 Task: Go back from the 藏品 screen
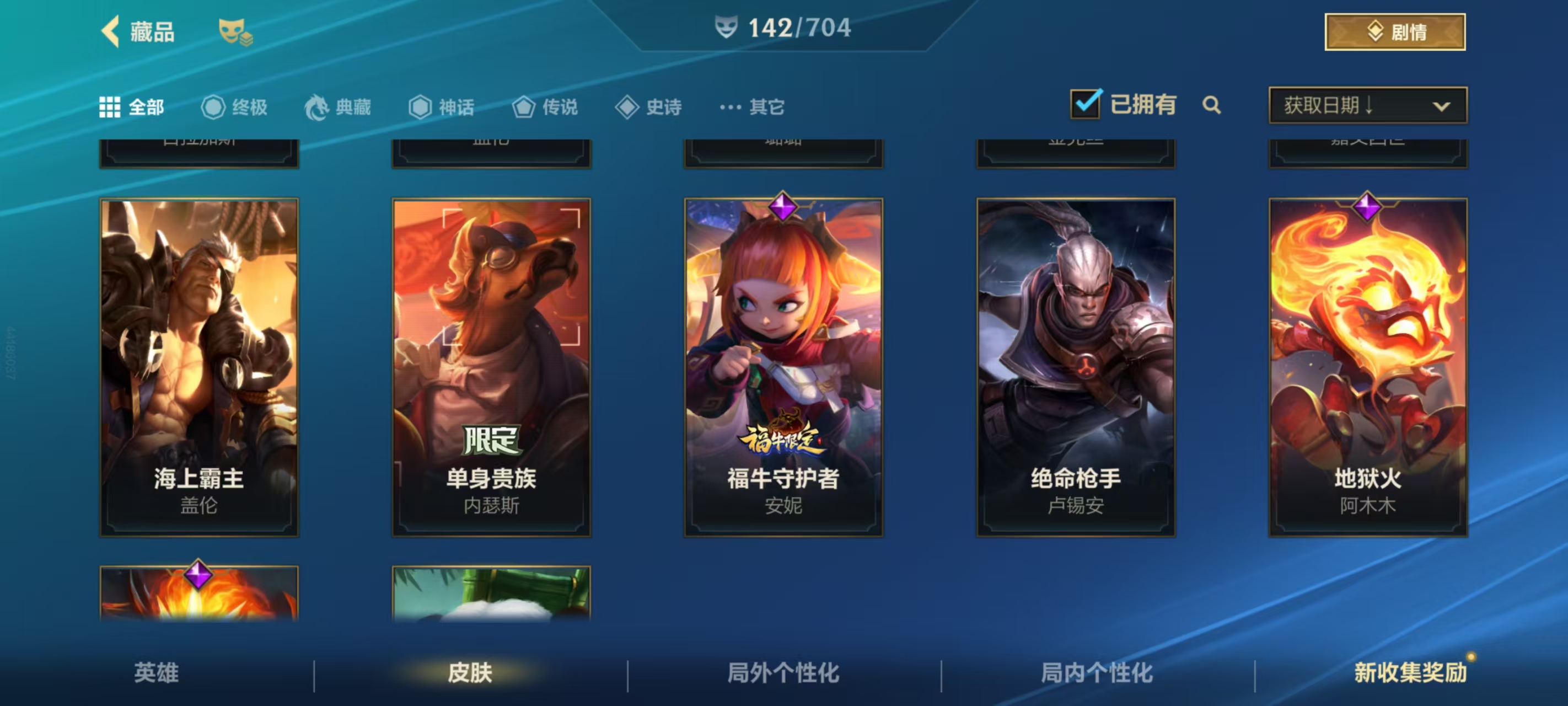click(x=111, y=31)
